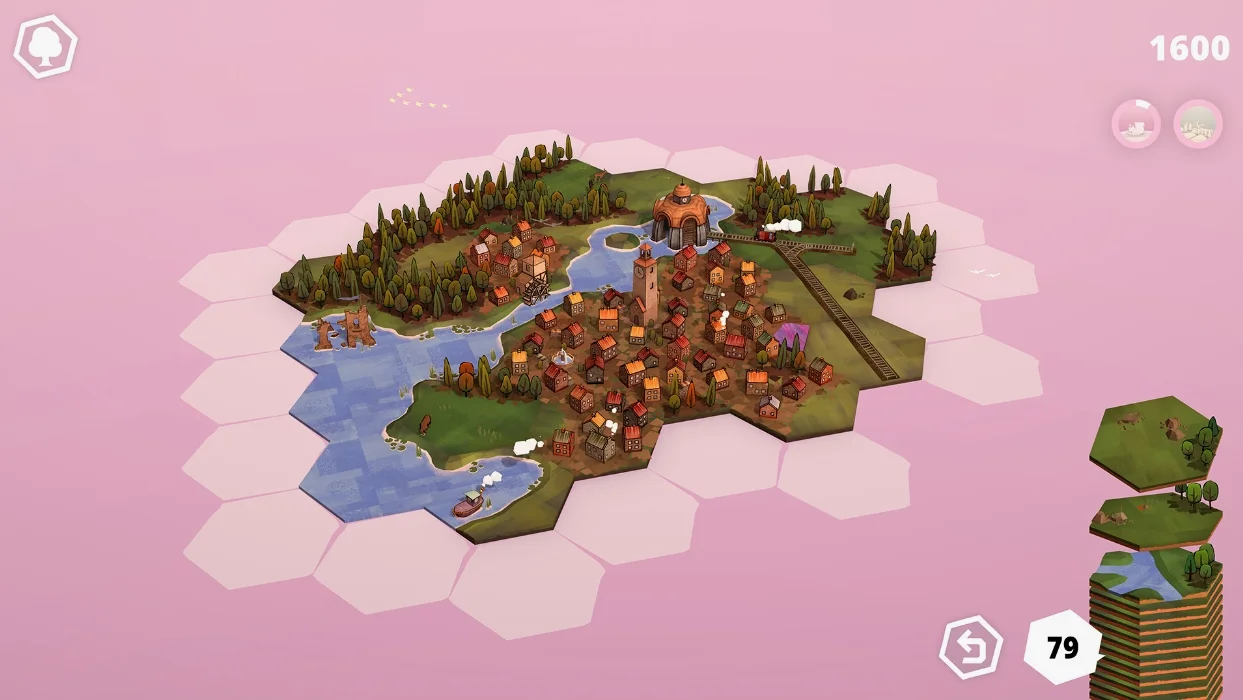Click the house challenge circle with progress ring
This screenshot has width=1243, height=700.
pos(1136,125)
